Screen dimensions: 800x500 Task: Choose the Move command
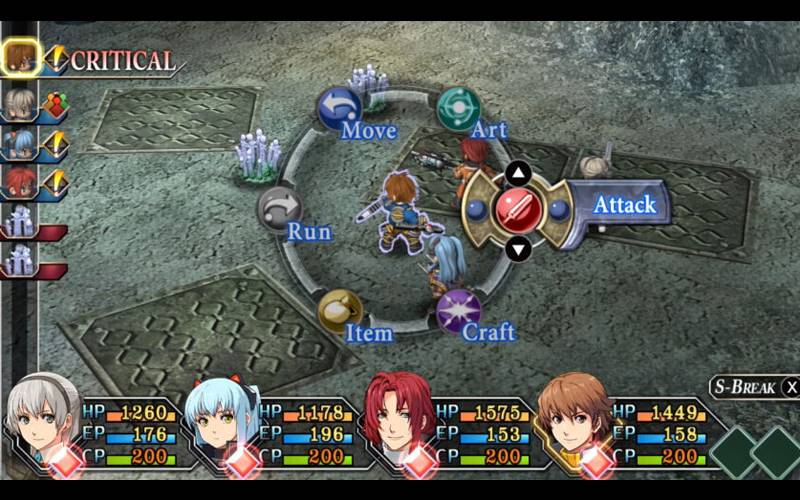point(340,108)
